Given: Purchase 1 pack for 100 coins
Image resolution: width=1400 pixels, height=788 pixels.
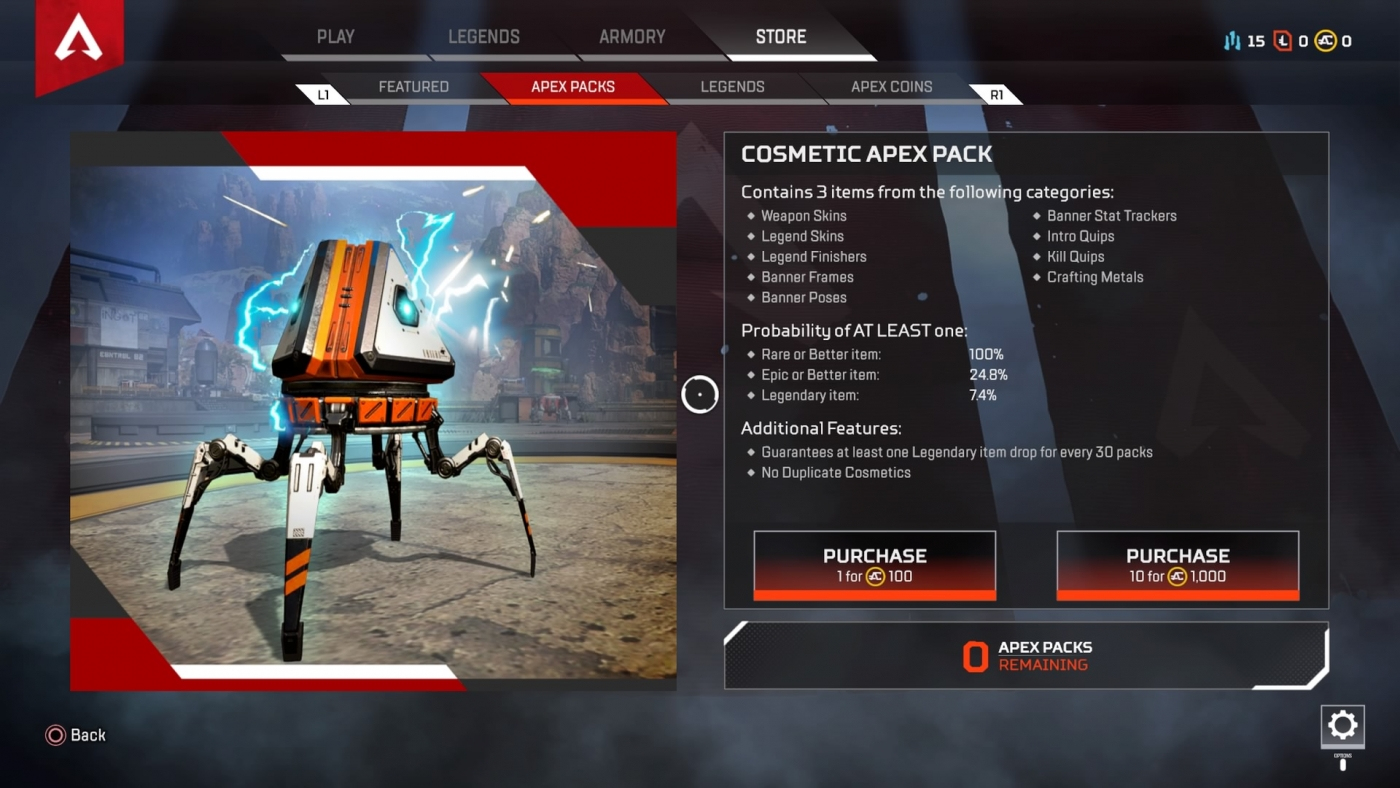Looking at the screenshot, I should 874,563.
